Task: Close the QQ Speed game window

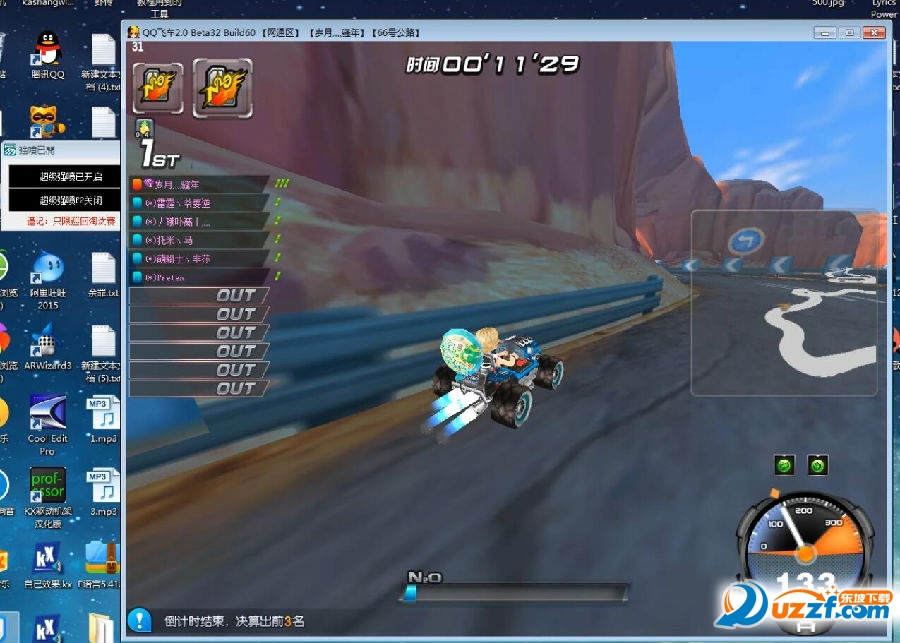Action: pyautogui.click(x=872, y=33)
